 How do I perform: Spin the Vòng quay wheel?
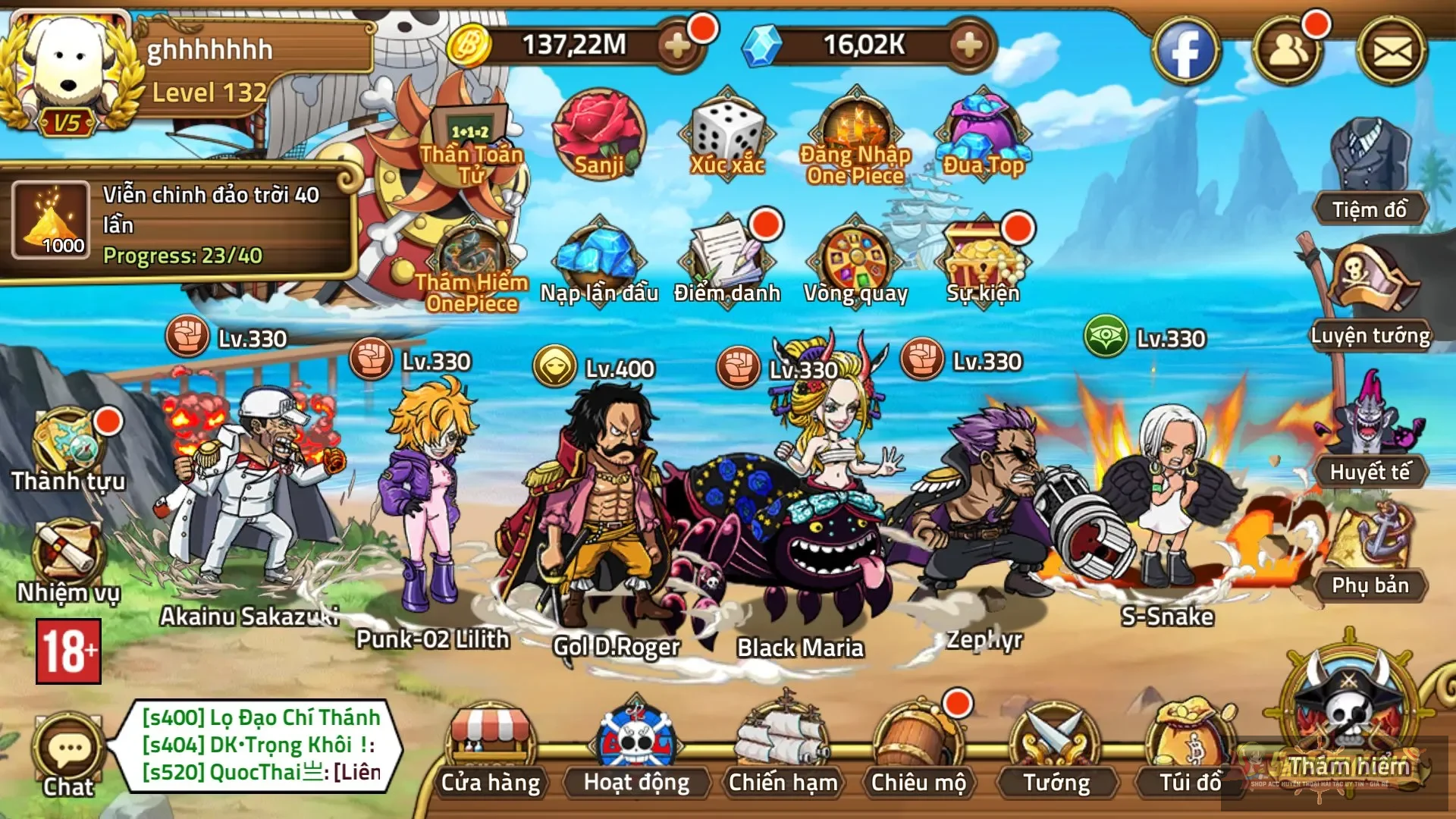click(855, 262)
